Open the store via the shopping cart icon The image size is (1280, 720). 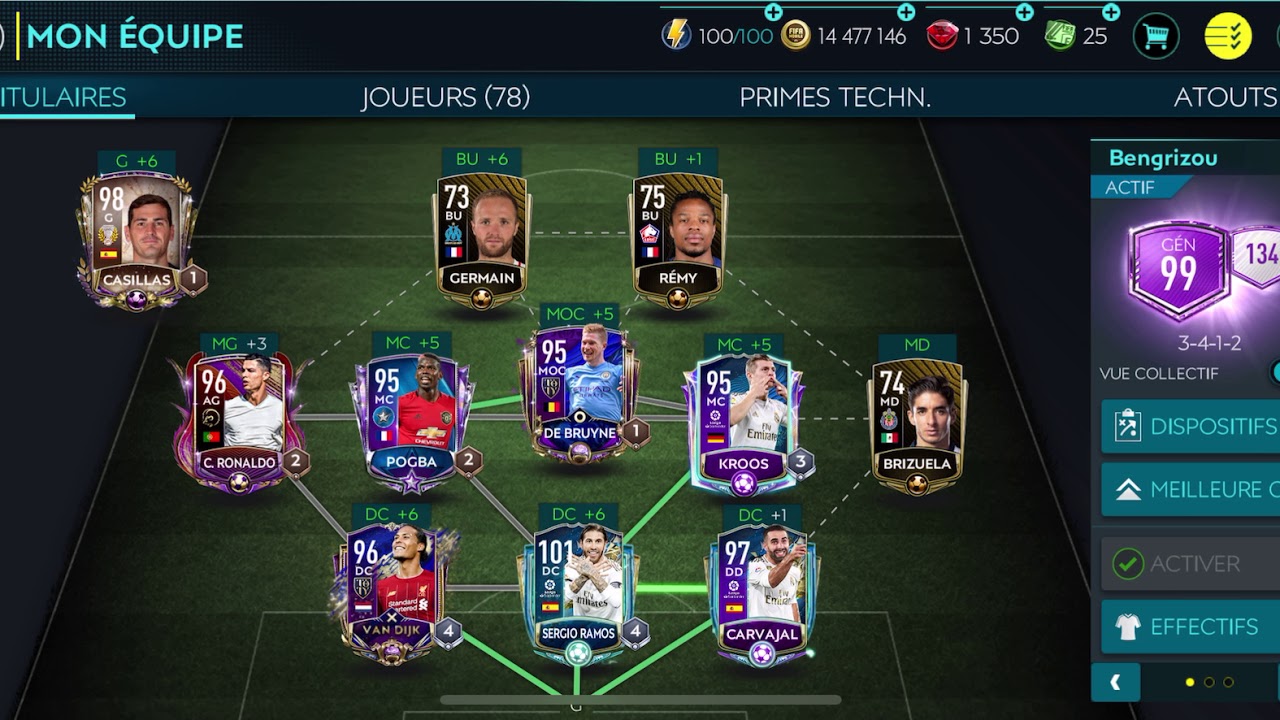coord(1155,33)
